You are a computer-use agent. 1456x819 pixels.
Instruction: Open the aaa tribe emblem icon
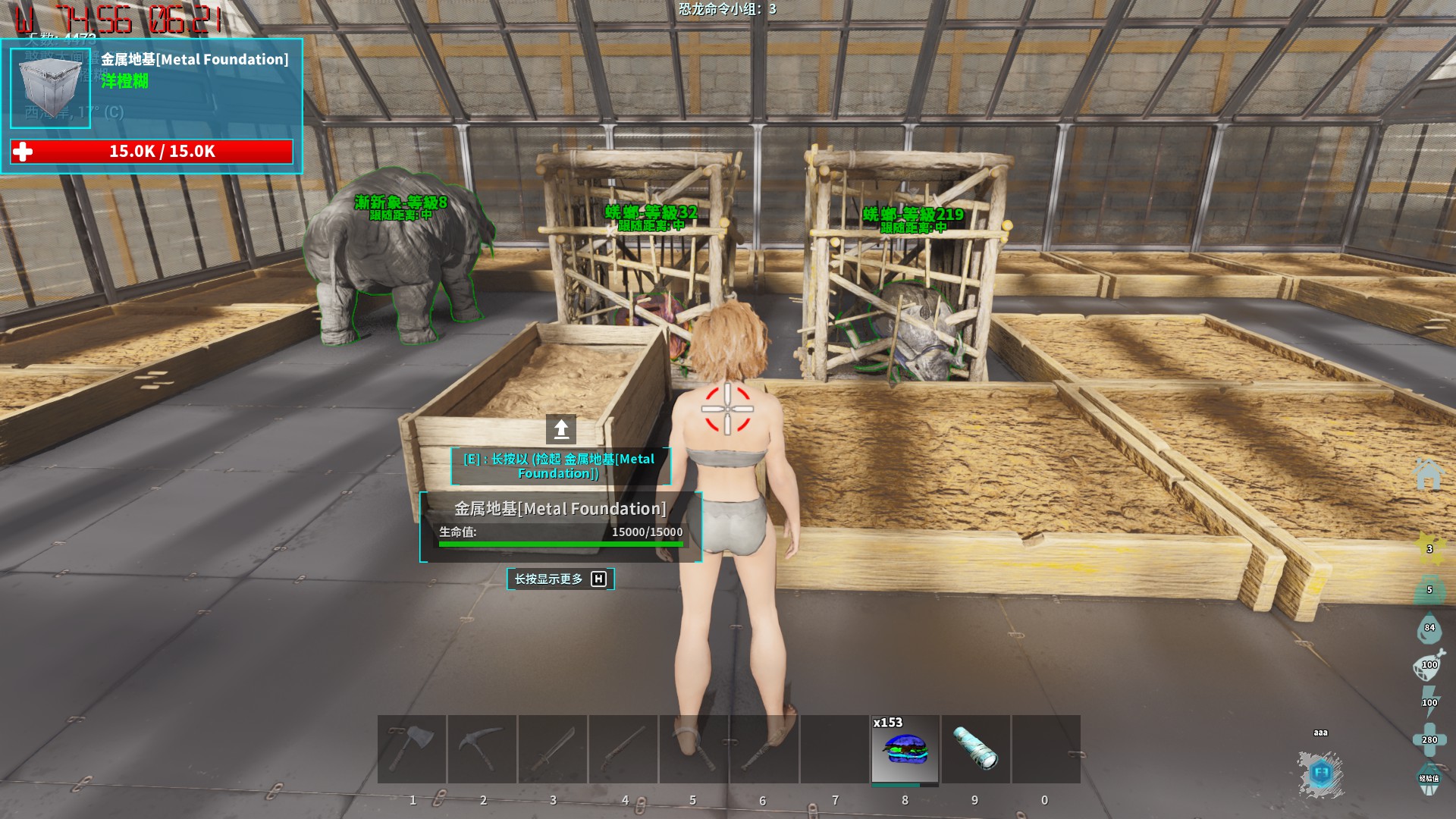pos(1320,773)
